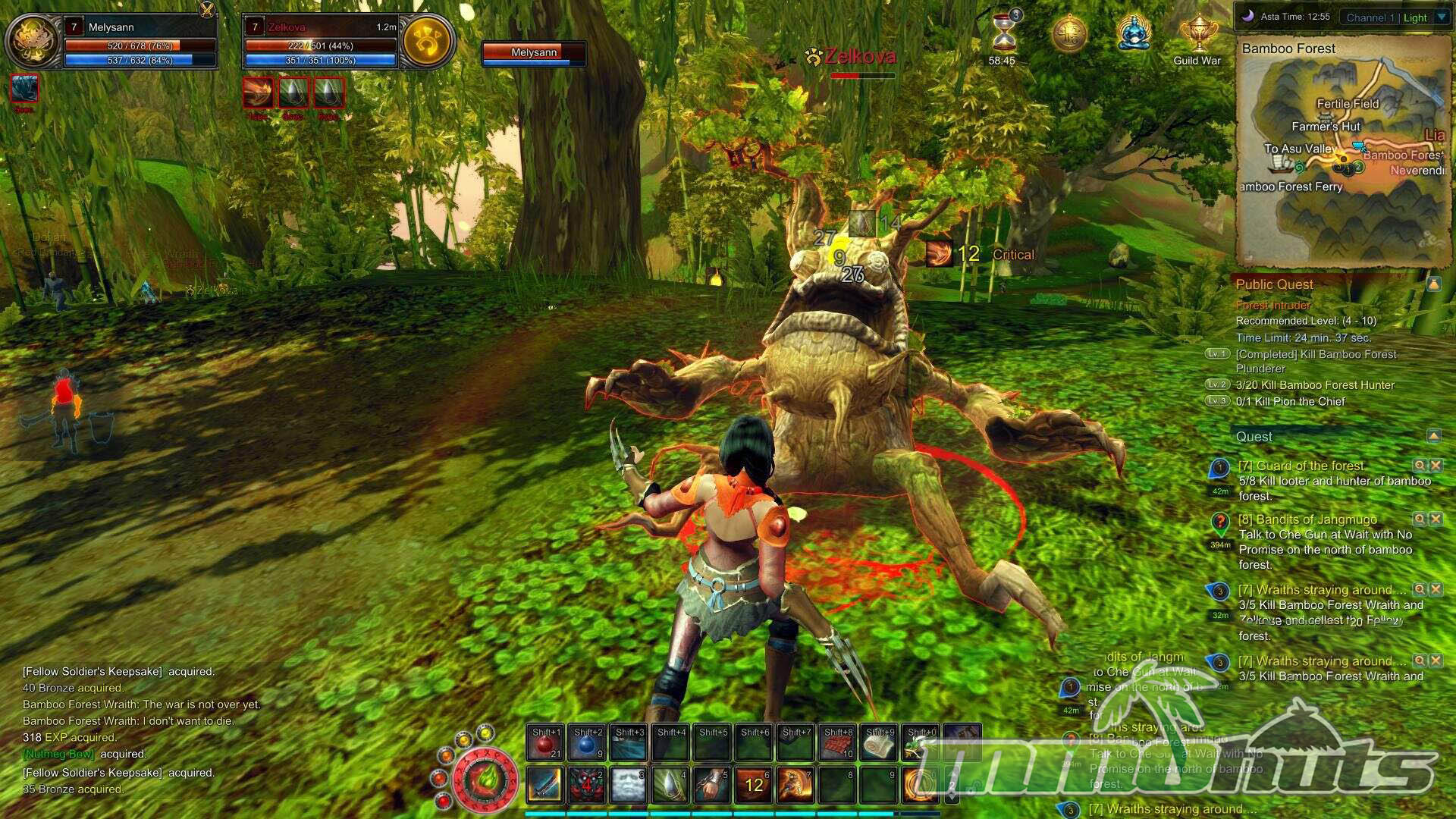1456x819 pixels.
Task: Select Melysann's player portrait
Action: click(x=33, y=41)
